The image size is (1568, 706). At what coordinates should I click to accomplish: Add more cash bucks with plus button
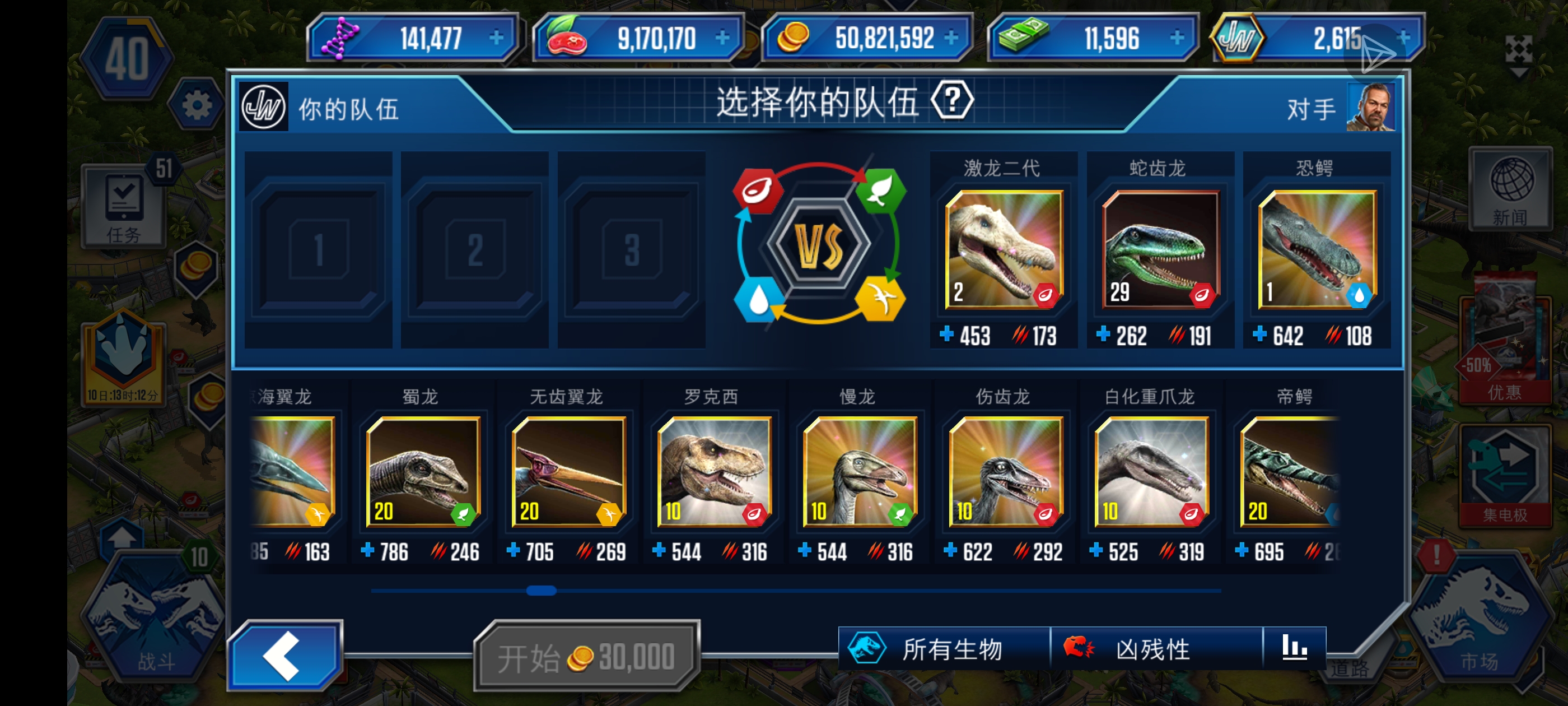(1177, 38)
